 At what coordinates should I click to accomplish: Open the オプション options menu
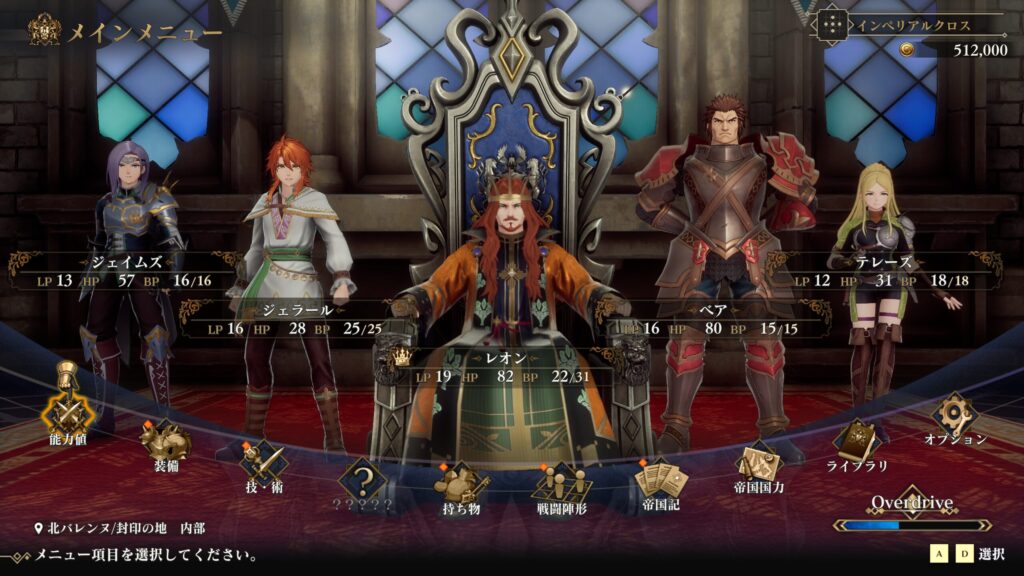pos(955,416)
